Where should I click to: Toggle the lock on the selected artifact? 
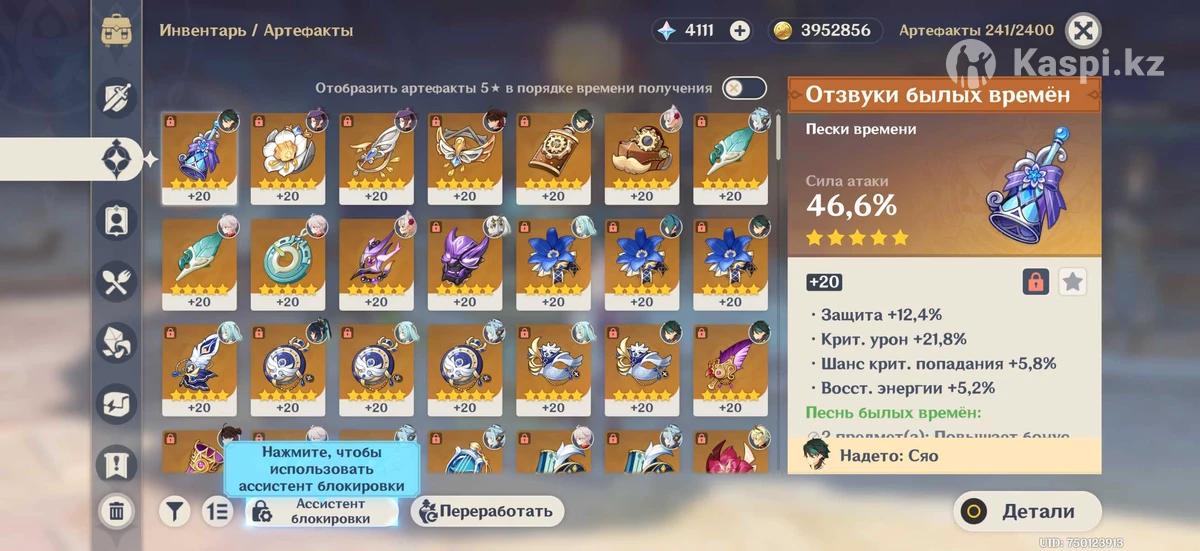[1036, 282]
